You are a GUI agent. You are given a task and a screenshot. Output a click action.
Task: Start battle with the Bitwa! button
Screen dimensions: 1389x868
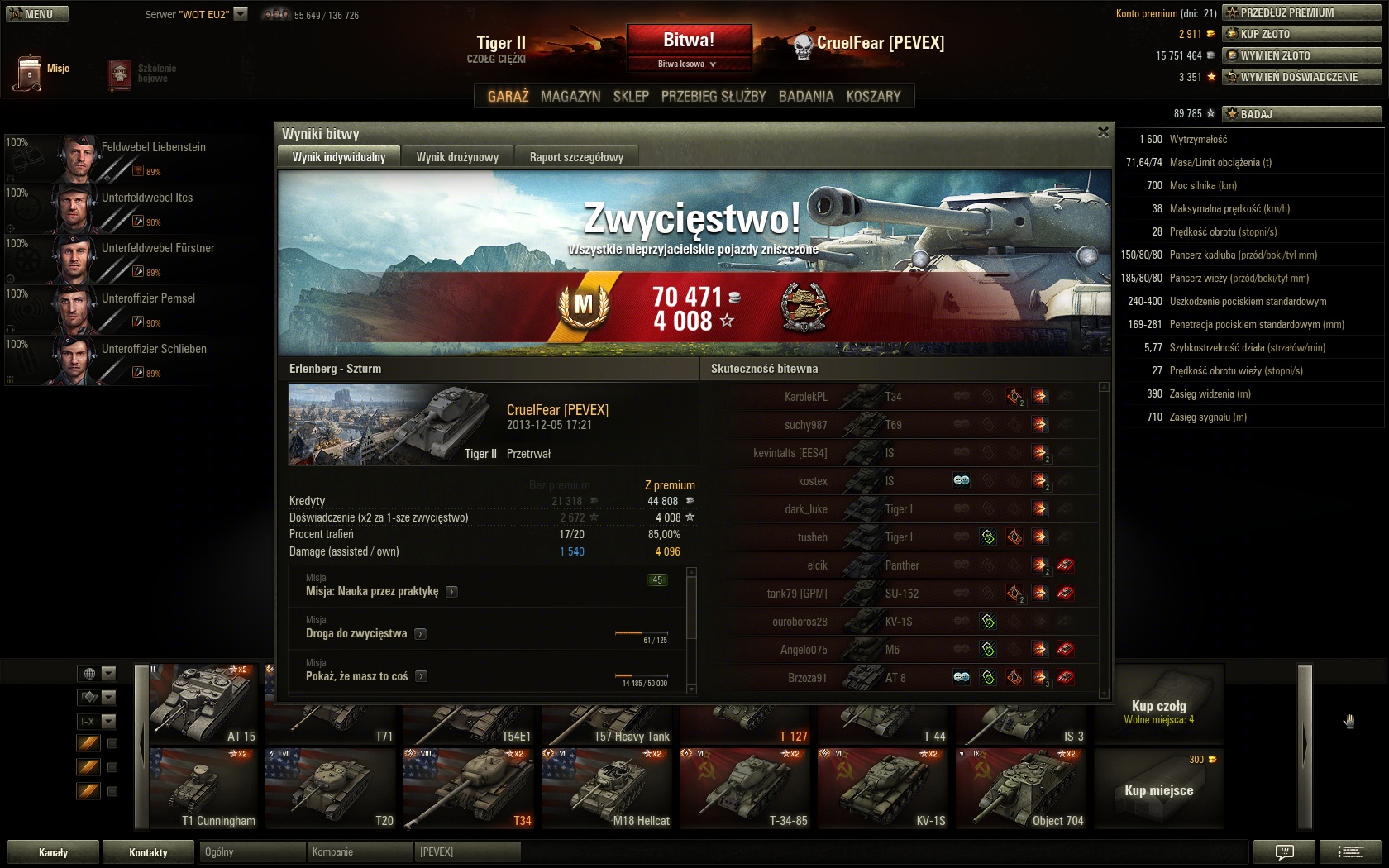click(689, 40)
